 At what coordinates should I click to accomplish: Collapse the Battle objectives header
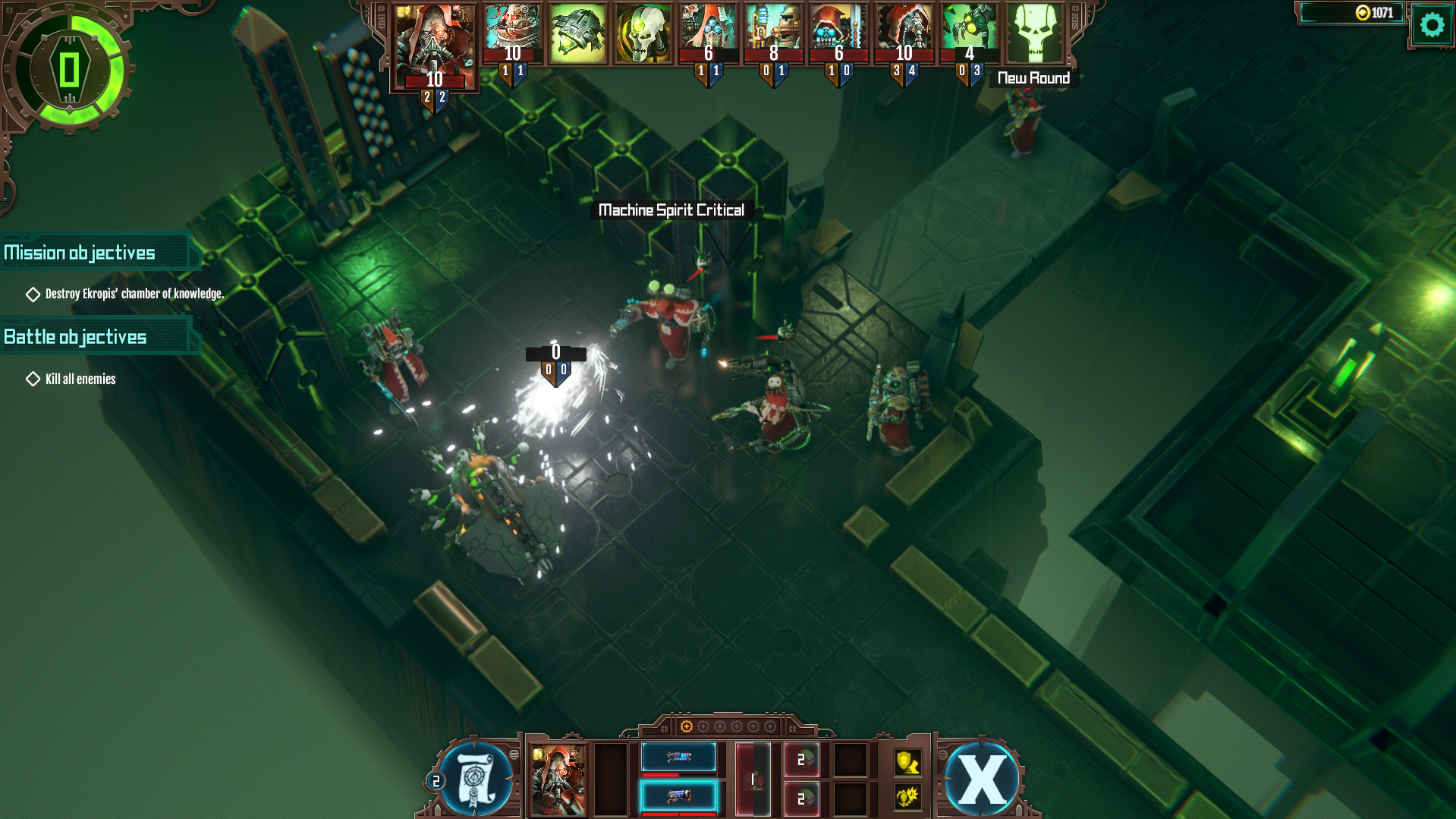point(75,336)
